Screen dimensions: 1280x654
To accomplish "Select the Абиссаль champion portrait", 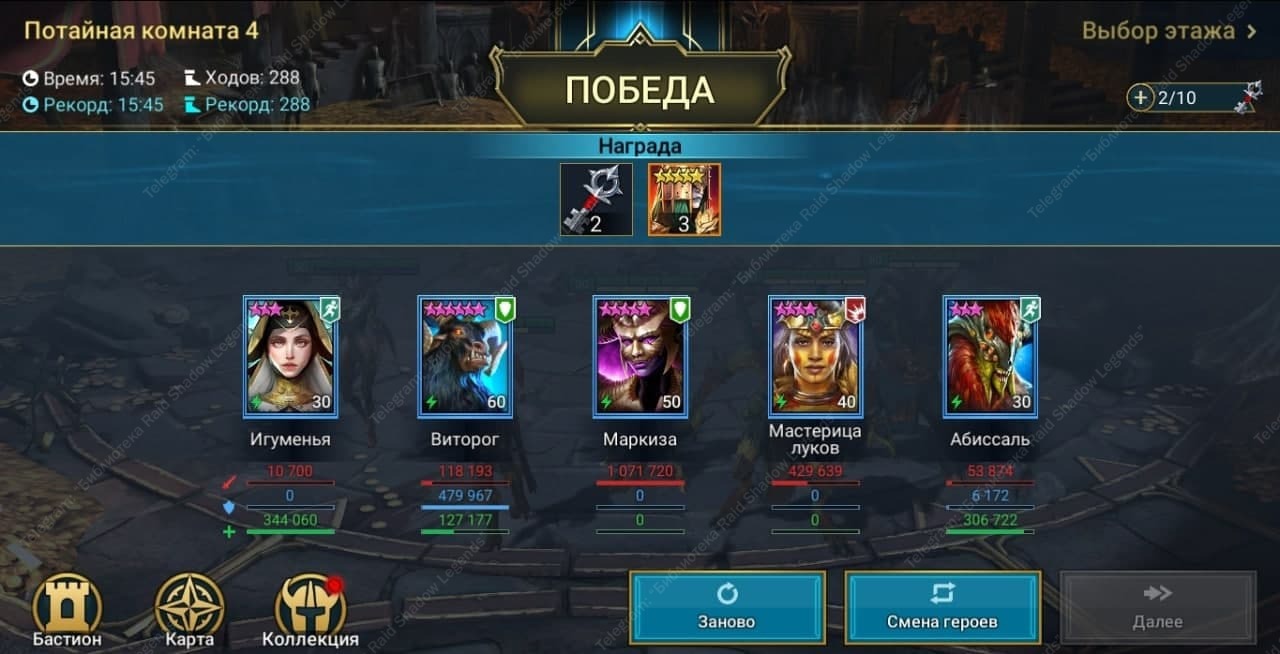I will [x=990, y=356].
